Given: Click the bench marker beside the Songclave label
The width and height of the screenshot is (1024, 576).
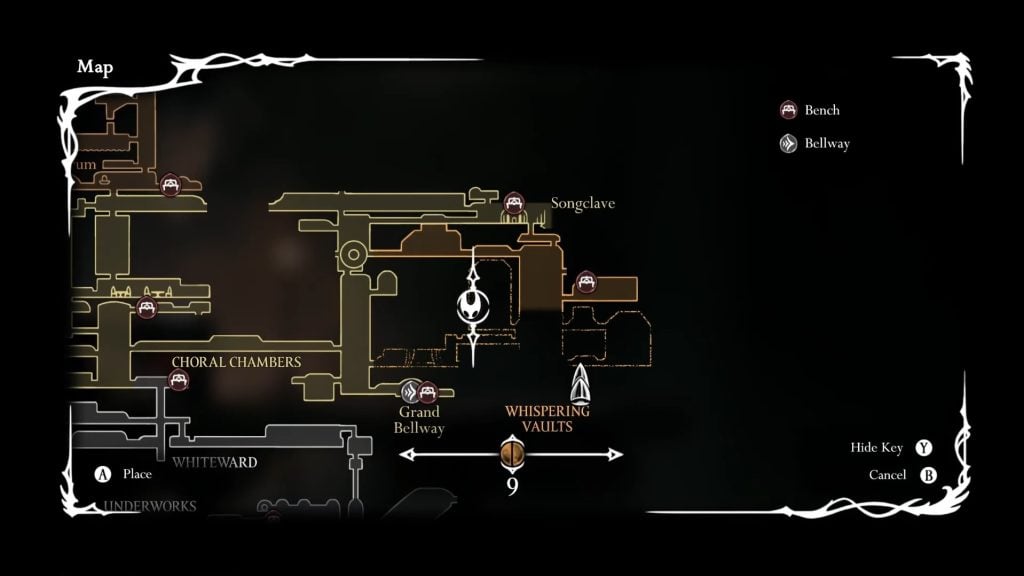Looking at the screenshot, I should point(514,204).
